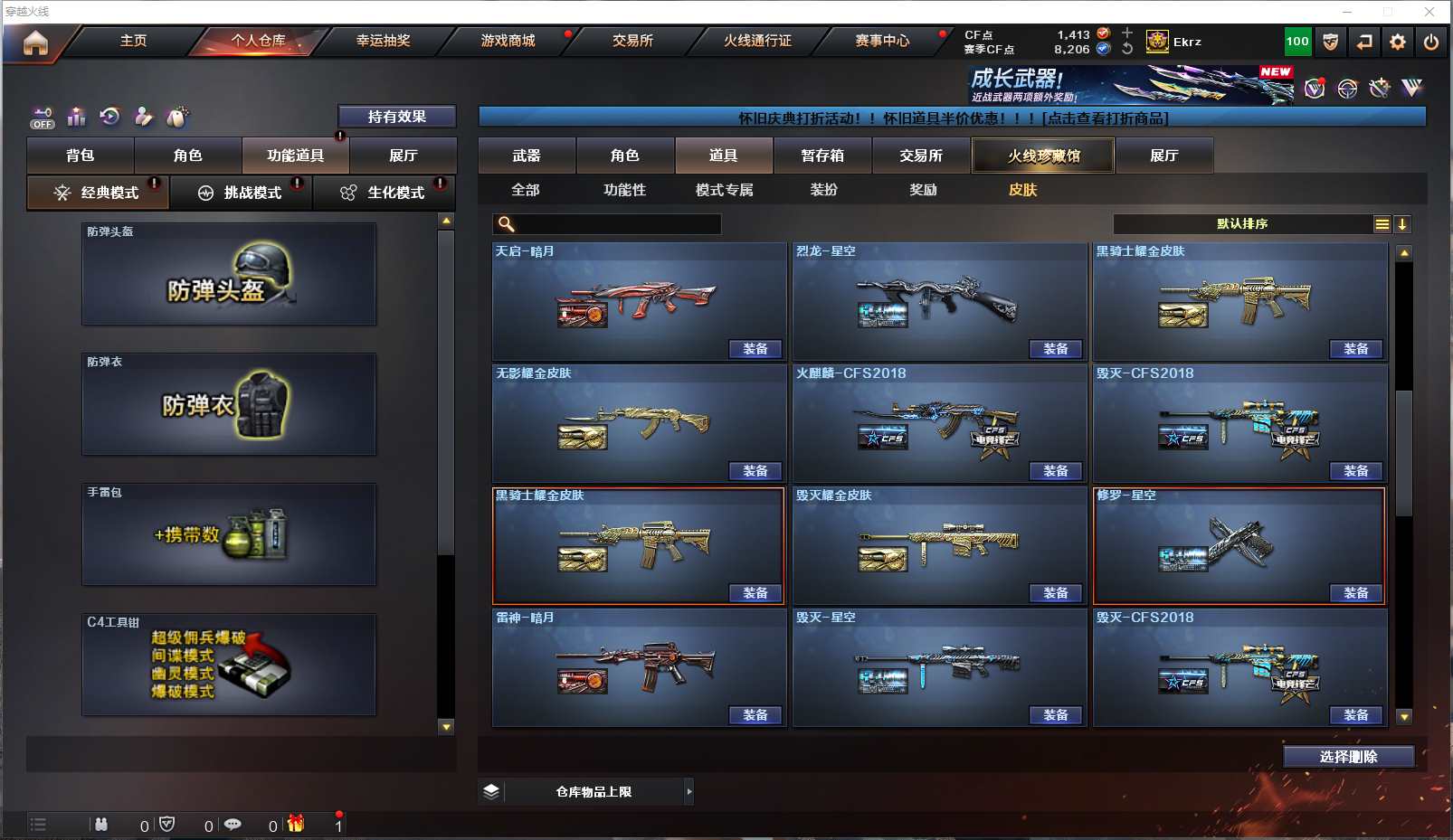Open the 幸运抽奖 lucky draw page

click(x=383, y=41)
